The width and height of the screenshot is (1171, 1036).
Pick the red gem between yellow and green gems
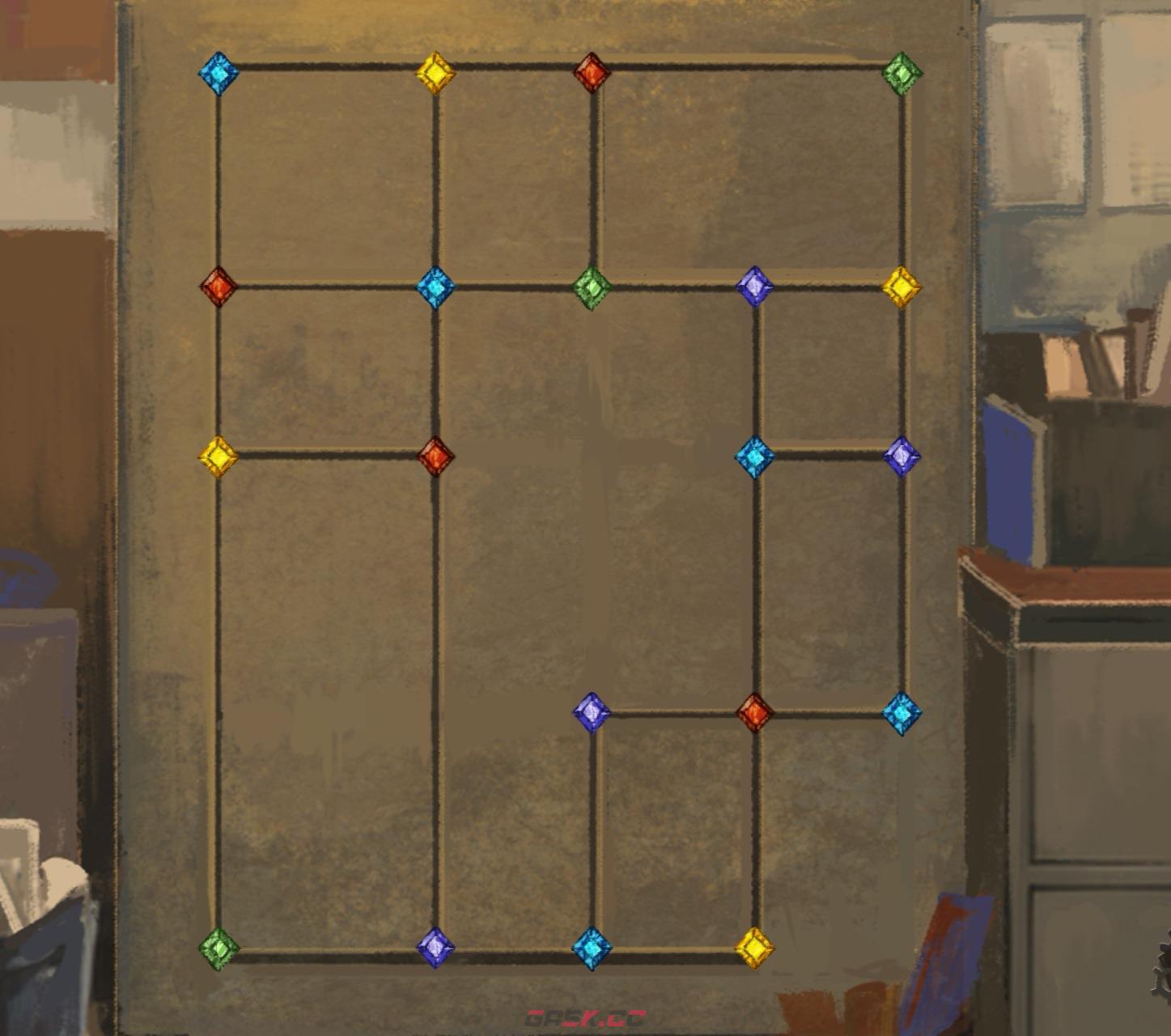pos(592,73)
